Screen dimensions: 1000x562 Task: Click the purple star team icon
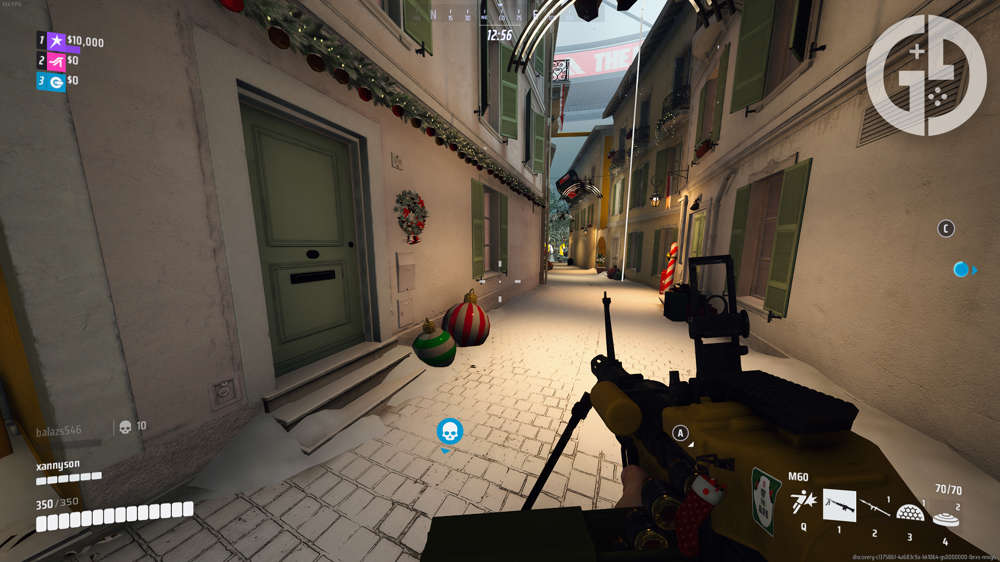(x=57, y=41)
